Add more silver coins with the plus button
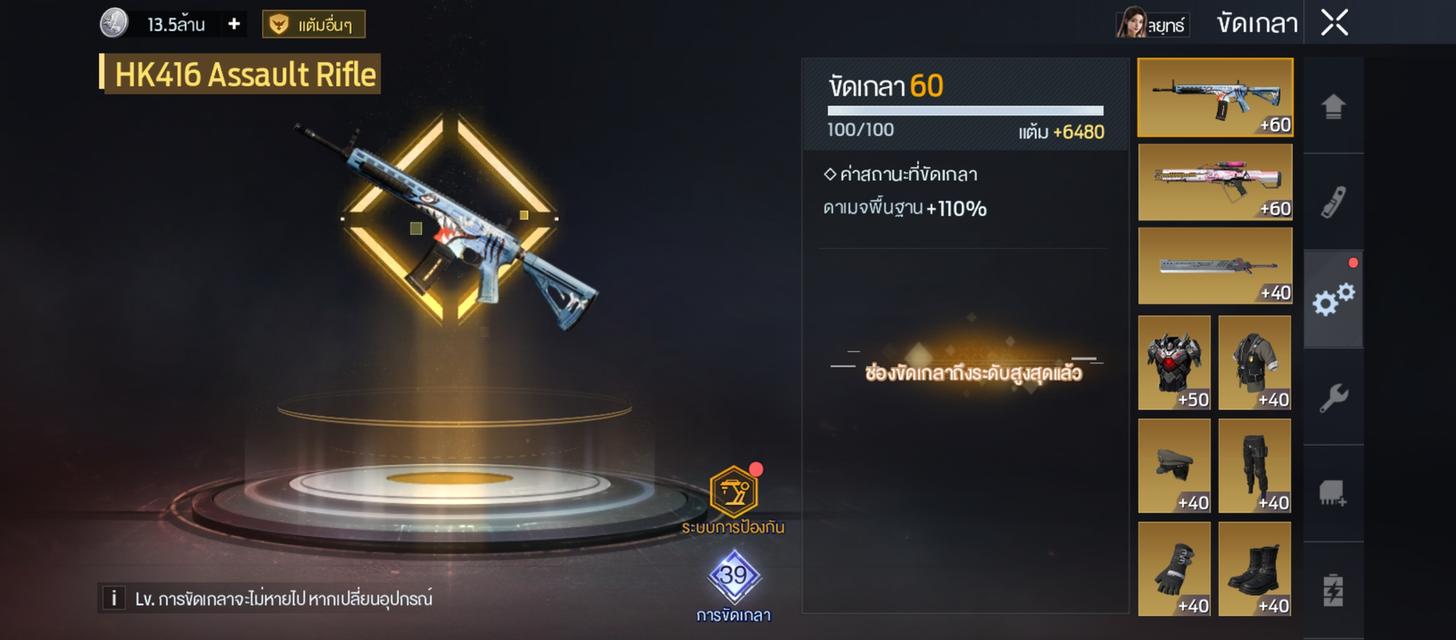The image size is (1456, 640). pos(234,24)
